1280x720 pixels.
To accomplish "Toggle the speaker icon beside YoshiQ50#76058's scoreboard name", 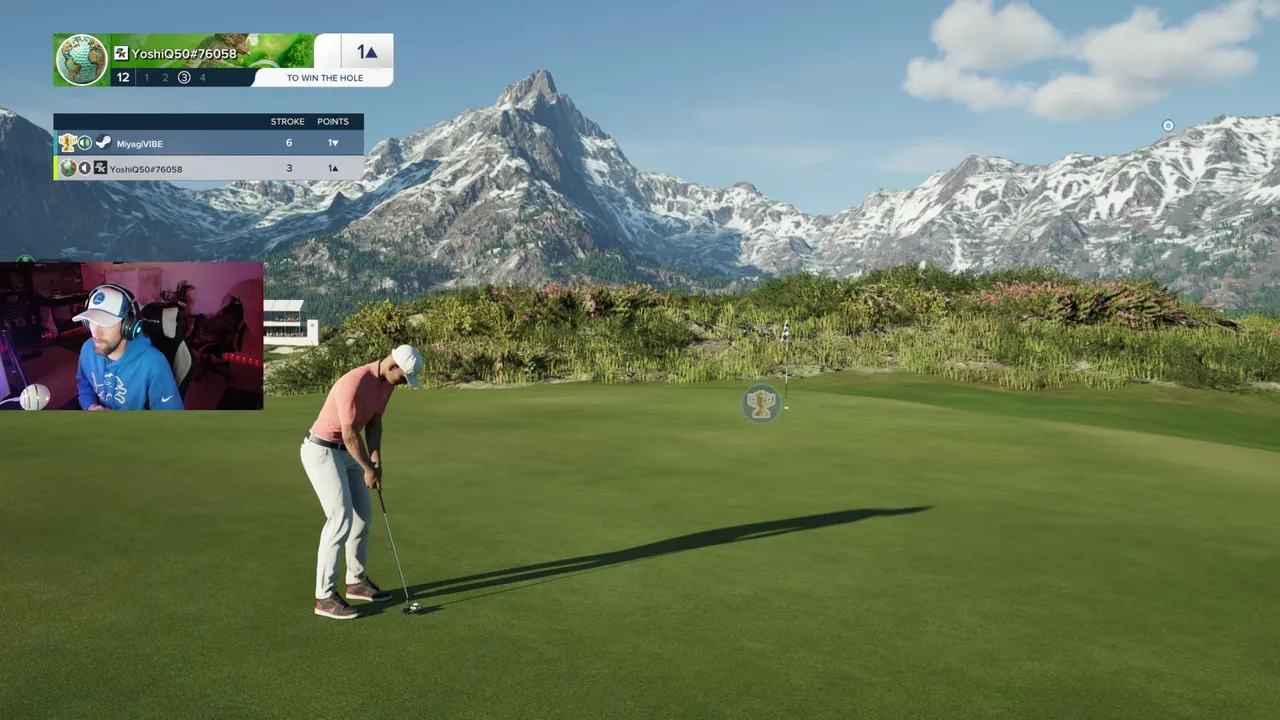I will [x=84, y=168].
